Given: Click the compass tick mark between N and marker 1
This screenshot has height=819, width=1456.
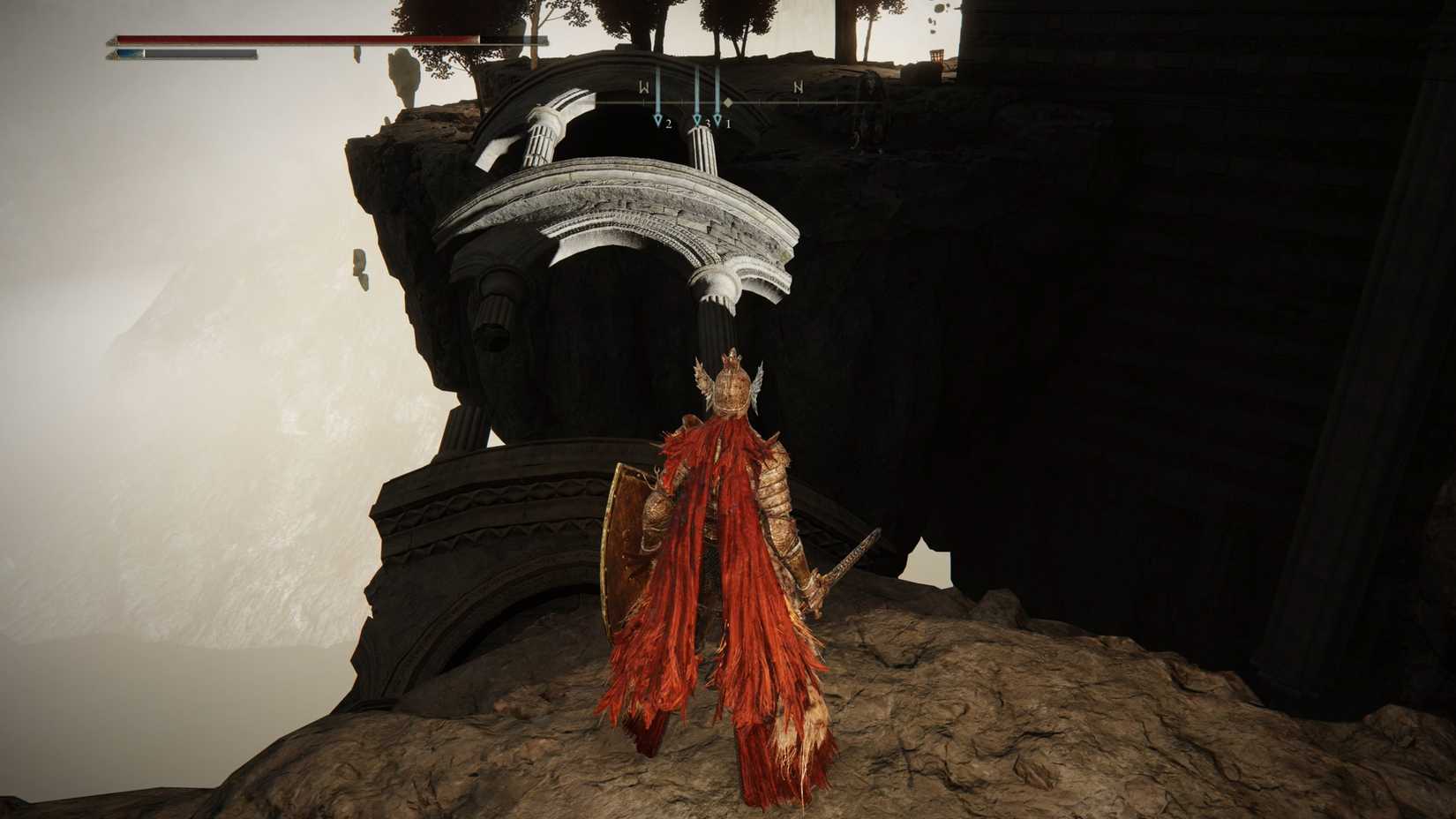Looking at the screenshot, I should click(x=759, y=101).
